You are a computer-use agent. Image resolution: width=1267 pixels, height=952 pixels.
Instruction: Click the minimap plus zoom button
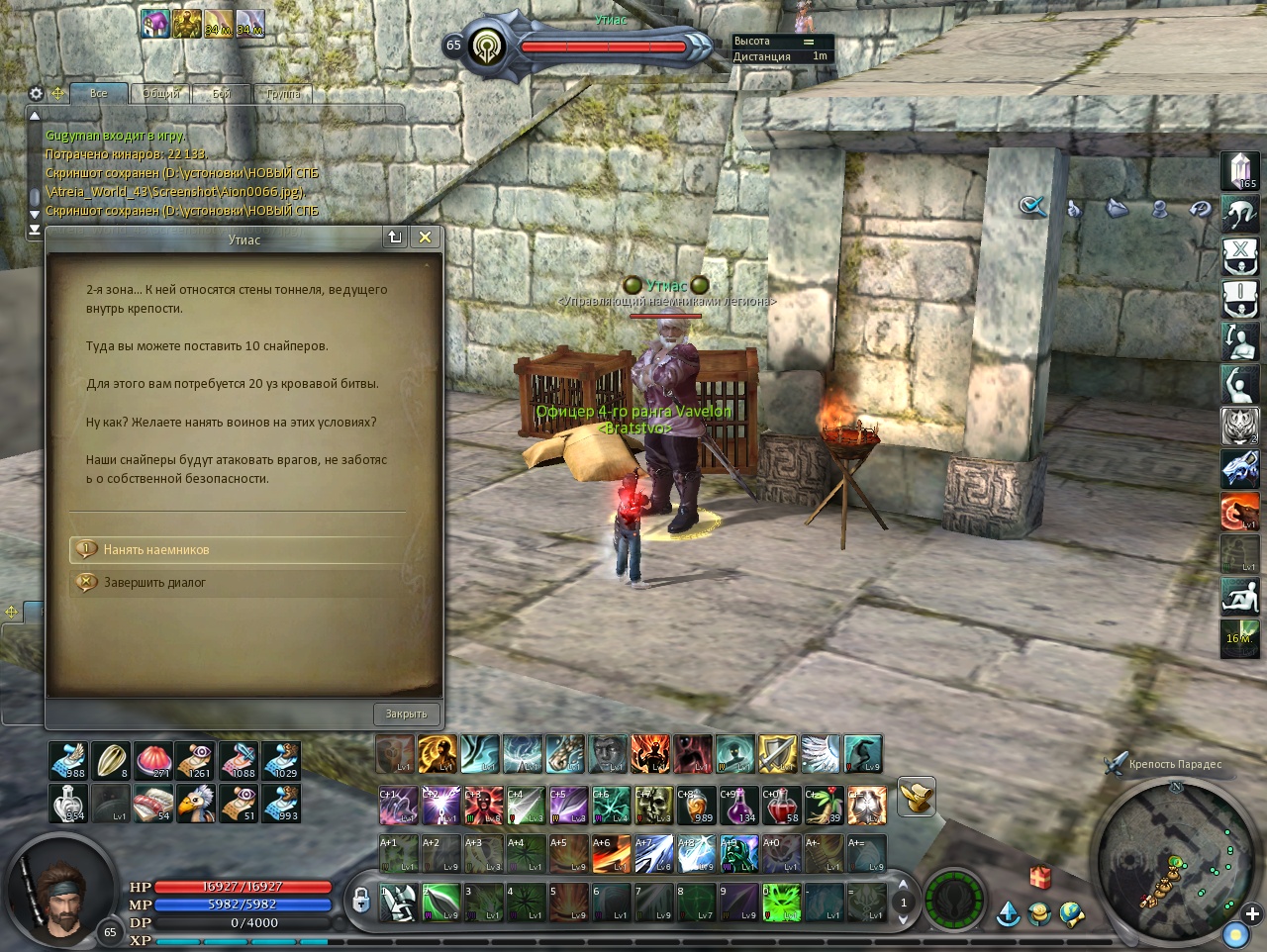coord(1252,913)
